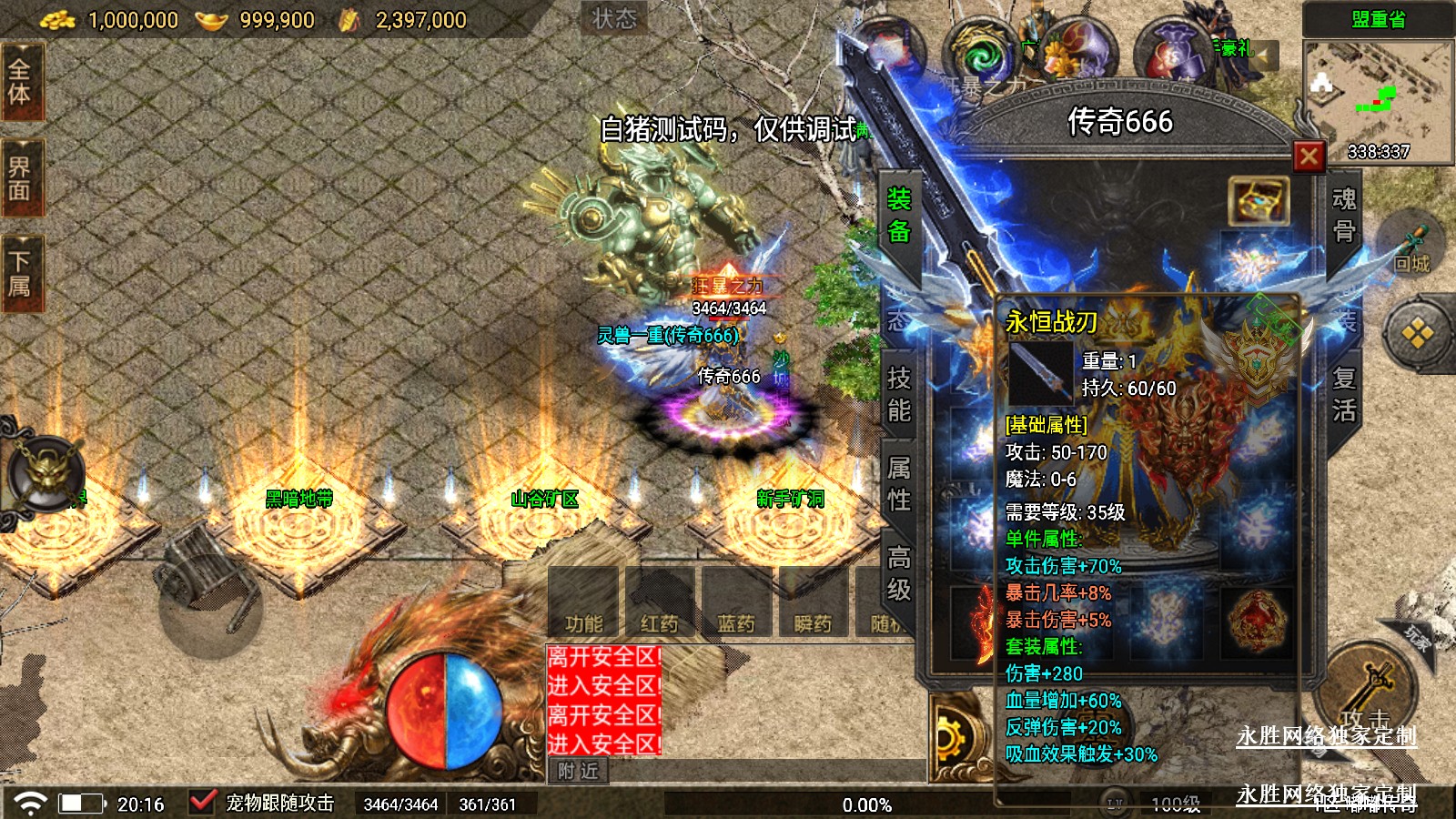The height and width of the screenshot is (819, 1456).
Task: Select the 全体 channel button
Action: (20, 82)
